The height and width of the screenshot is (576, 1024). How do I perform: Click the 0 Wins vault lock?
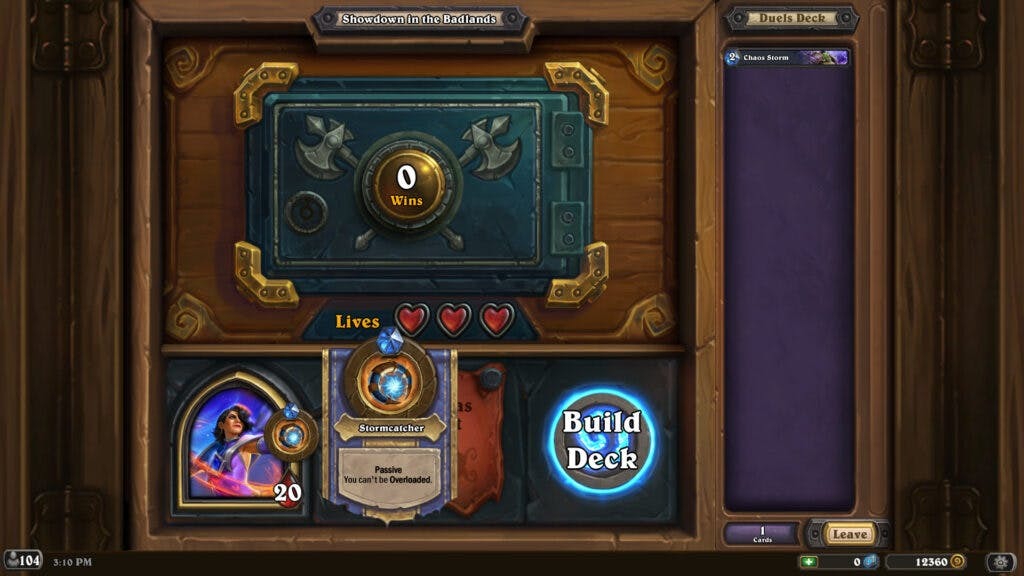[406, 185]
